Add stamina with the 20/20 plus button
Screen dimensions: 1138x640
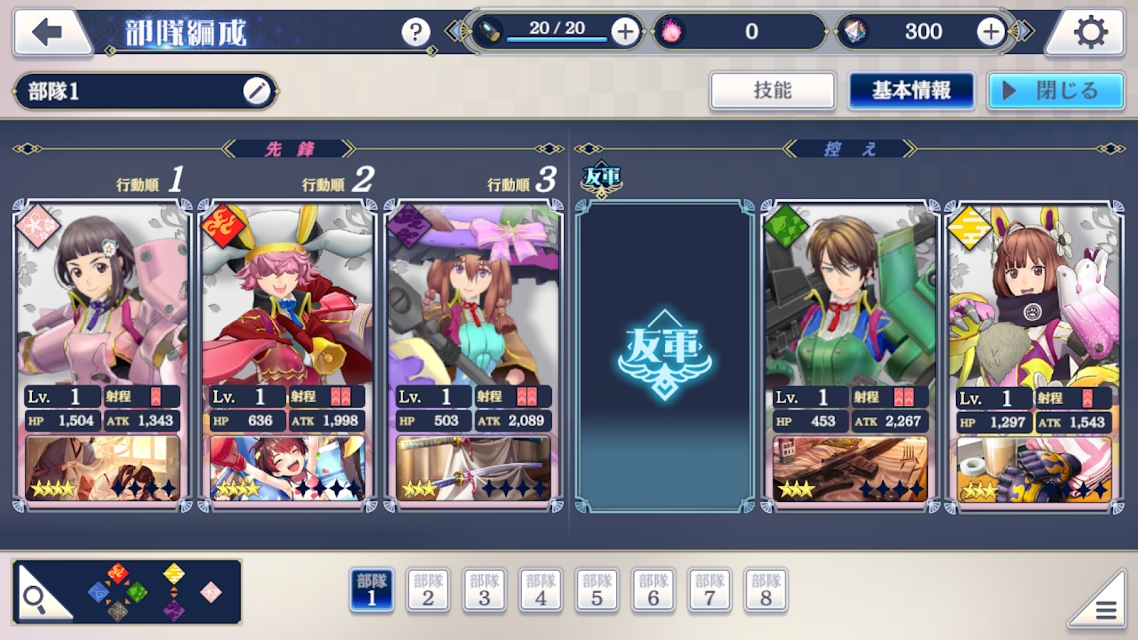tap(625, 32)
